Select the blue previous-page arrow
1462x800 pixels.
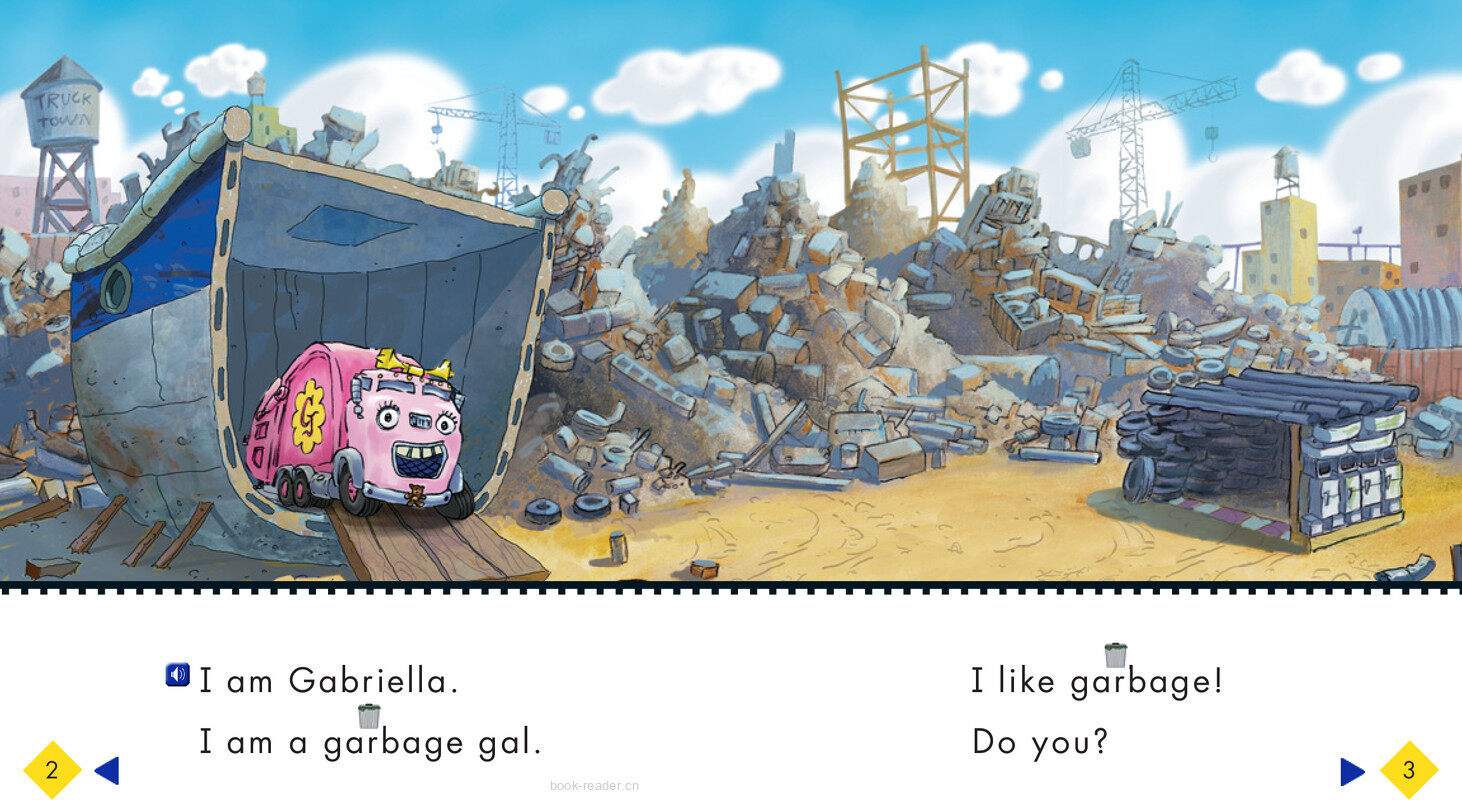pyautogui.click(x=108, y=770)
